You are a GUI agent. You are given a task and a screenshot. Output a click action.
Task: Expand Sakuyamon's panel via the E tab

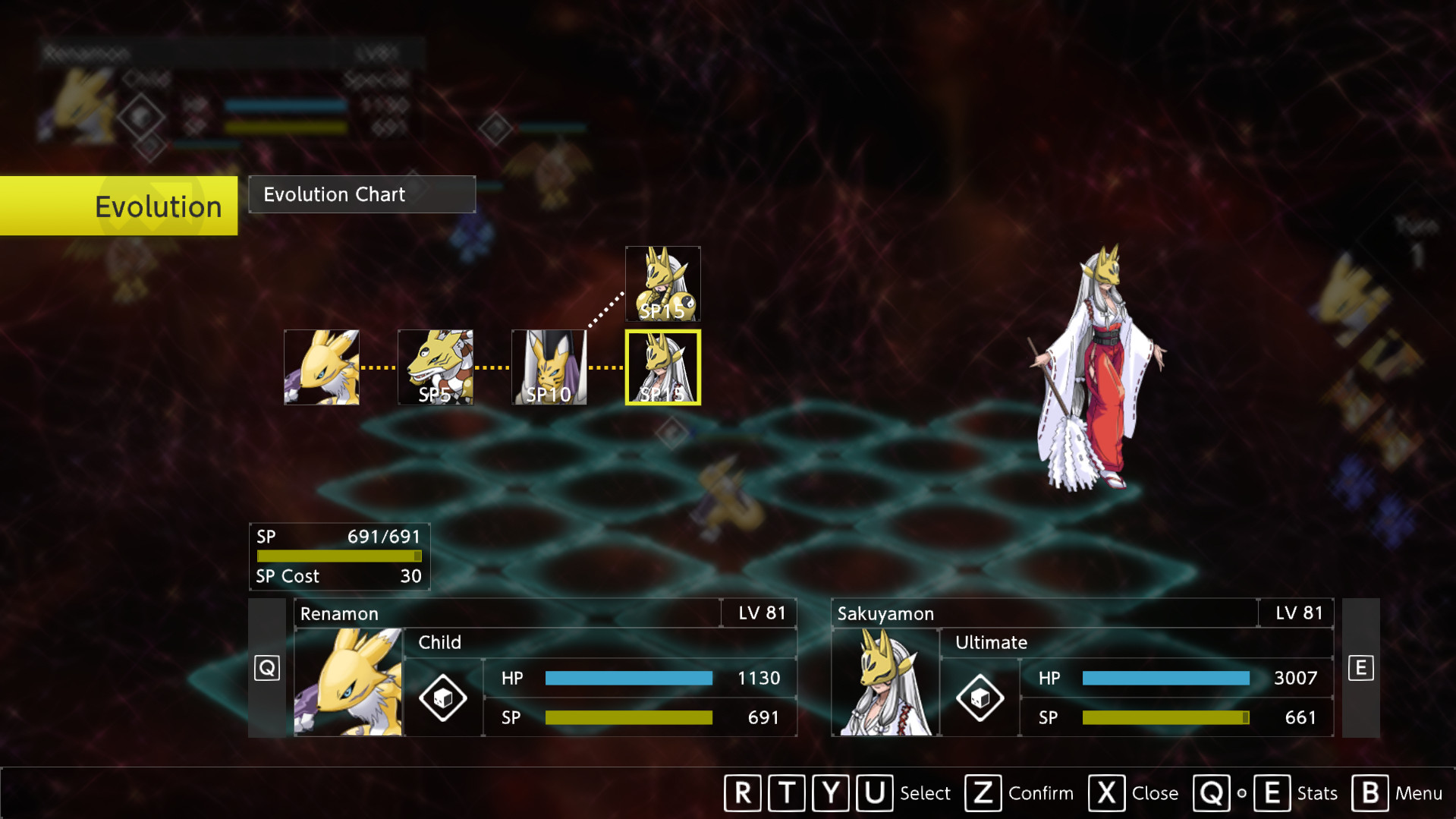(1361, 667)
